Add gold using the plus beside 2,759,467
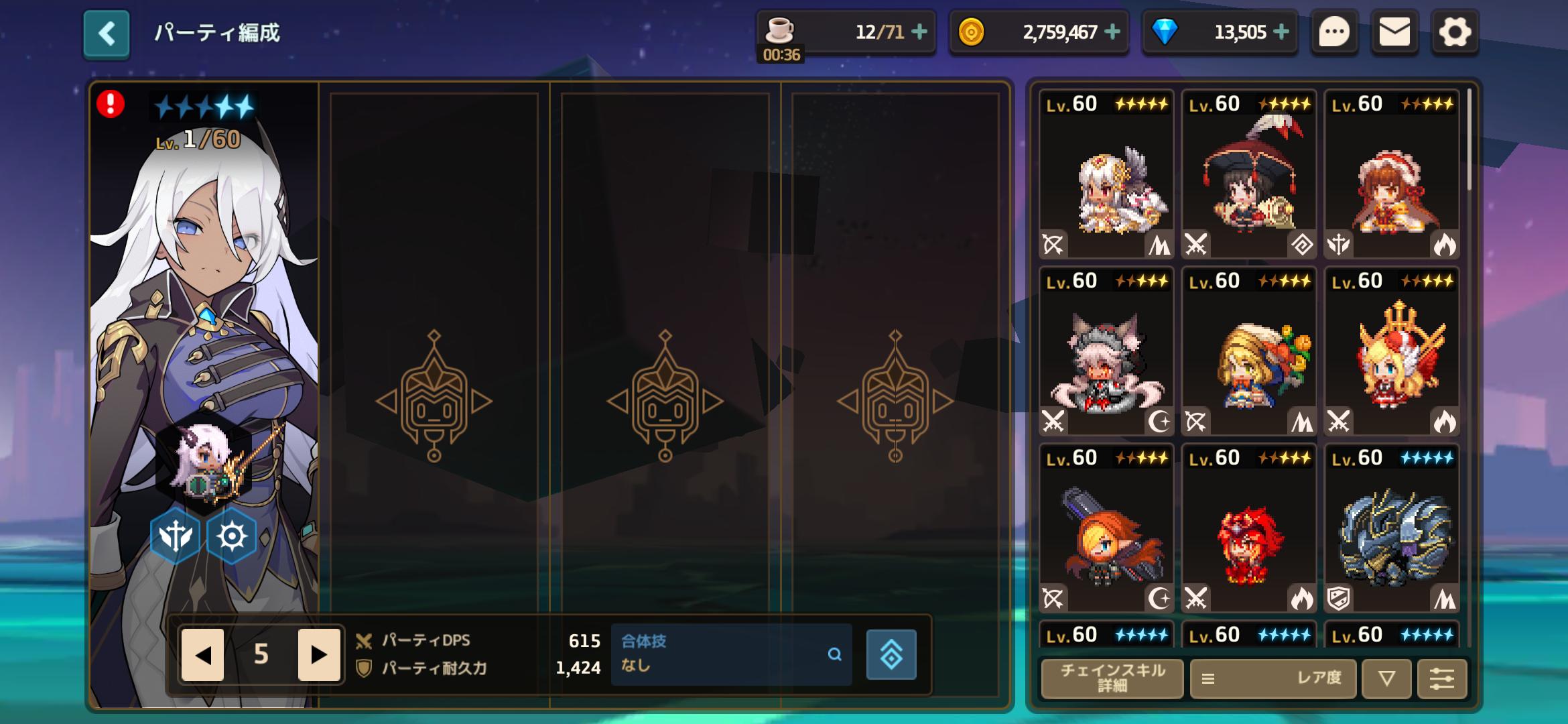This screenshot has height=724, width=1568. pyautogui.click(x=1112, y=32)
